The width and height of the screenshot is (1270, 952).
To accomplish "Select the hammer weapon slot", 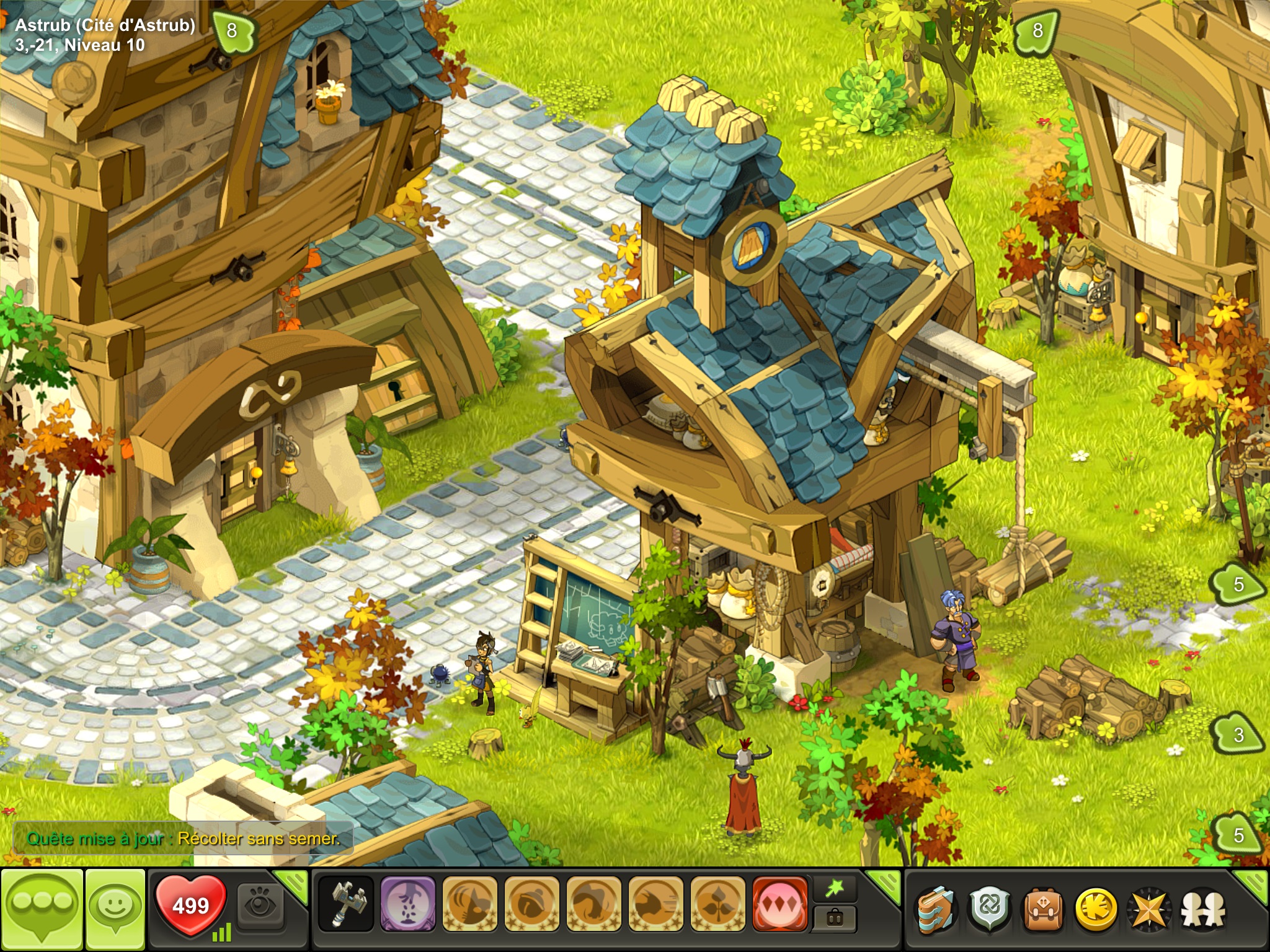I will coord(345,904).
